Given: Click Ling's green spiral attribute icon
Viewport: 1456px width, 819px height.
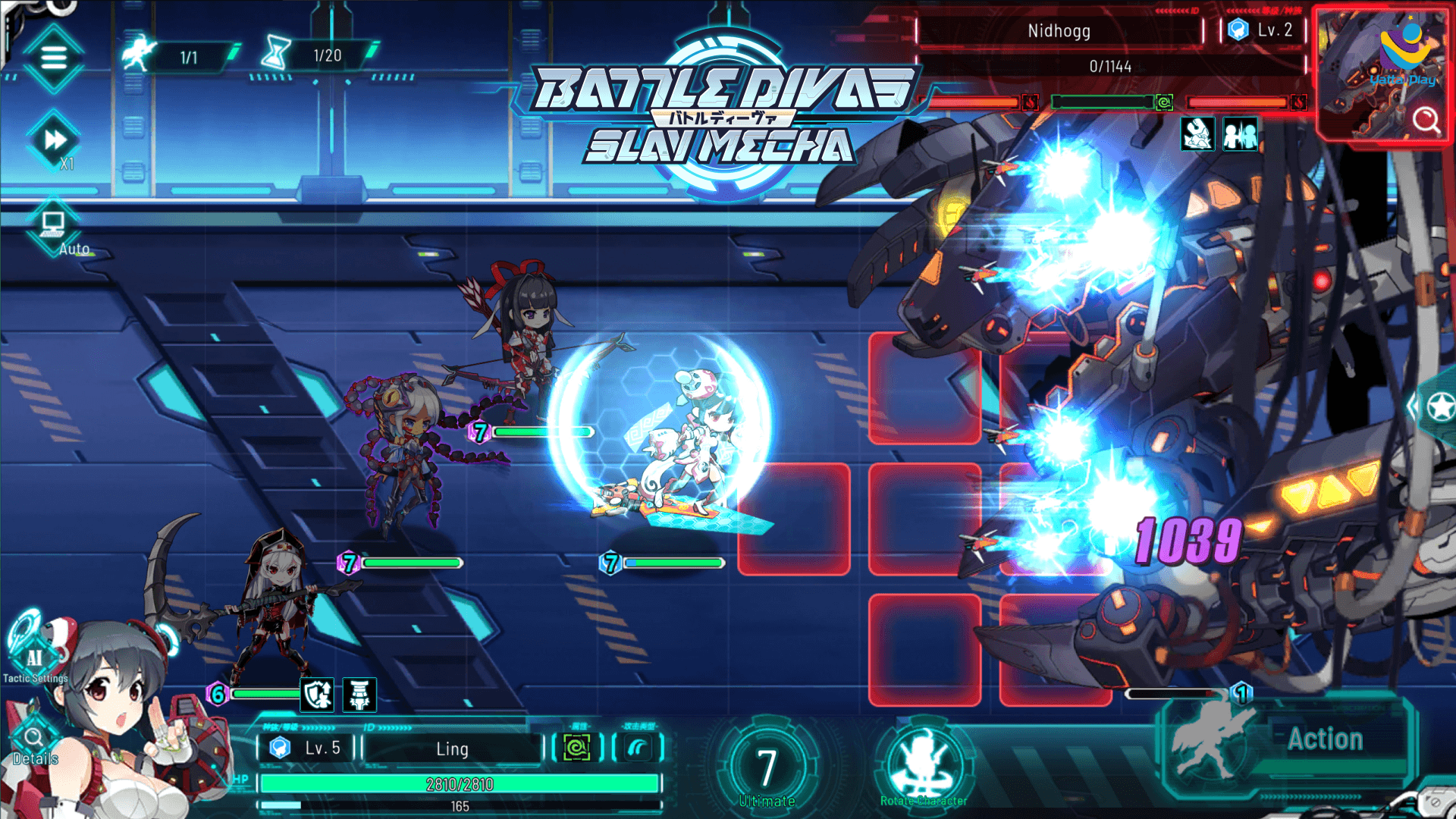Looking at the screenshot, I should pyautogui.click(x=577, y=748).
